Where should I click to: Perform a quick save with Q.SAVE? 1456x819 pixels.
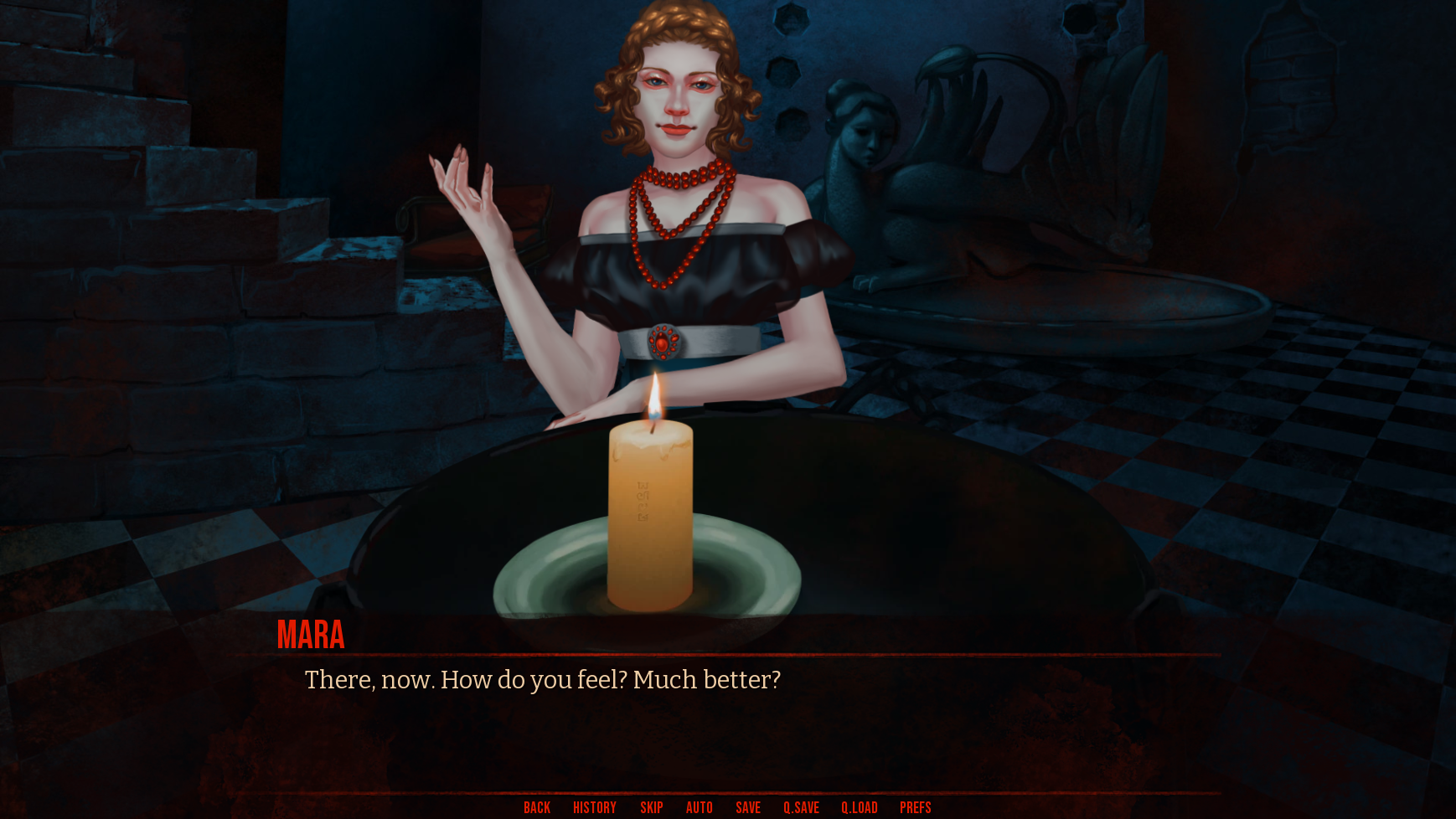(801, 807)
